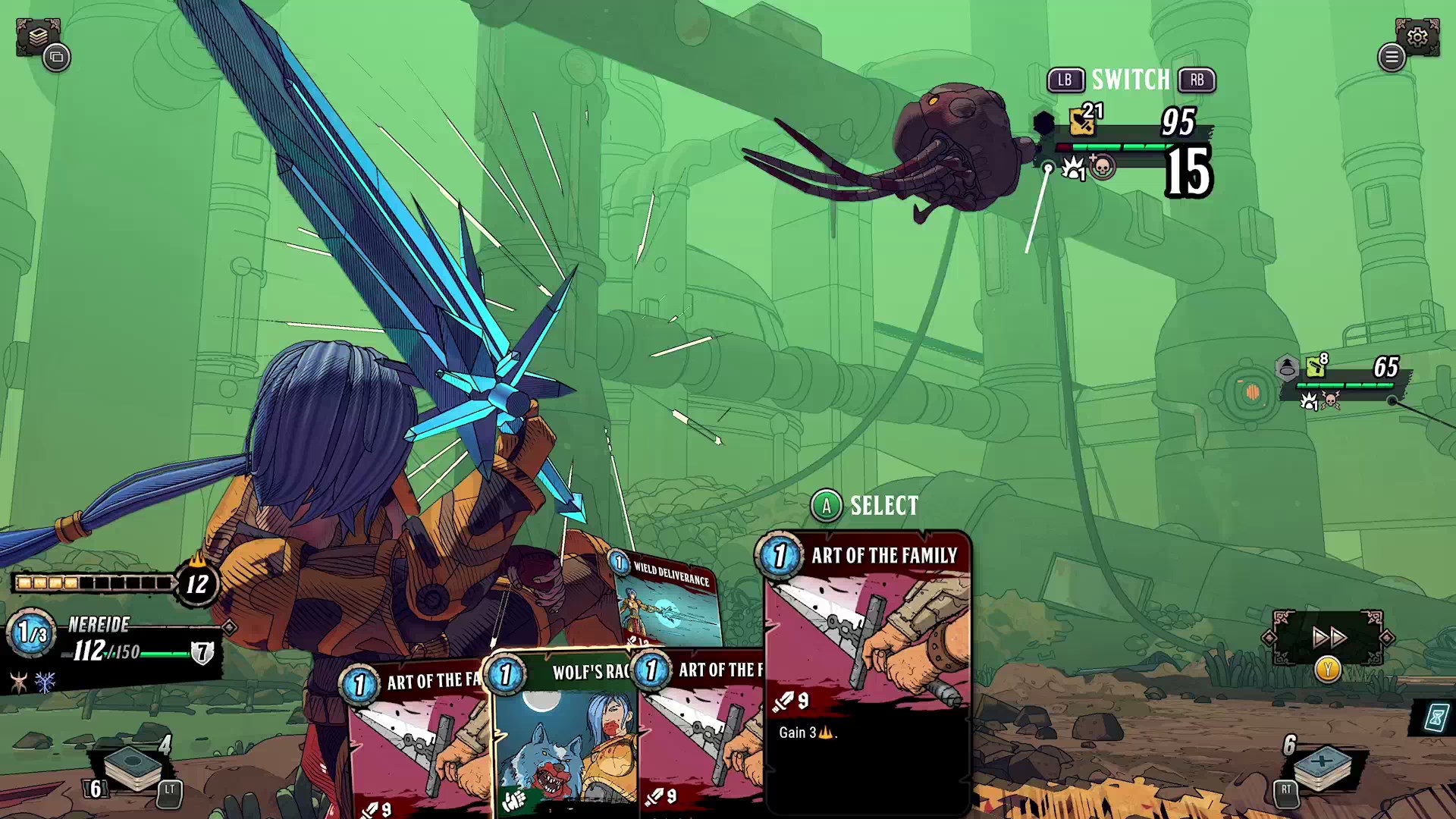View the draw pile deck
The image size is (1456, 819).
[x=133, y=767]
